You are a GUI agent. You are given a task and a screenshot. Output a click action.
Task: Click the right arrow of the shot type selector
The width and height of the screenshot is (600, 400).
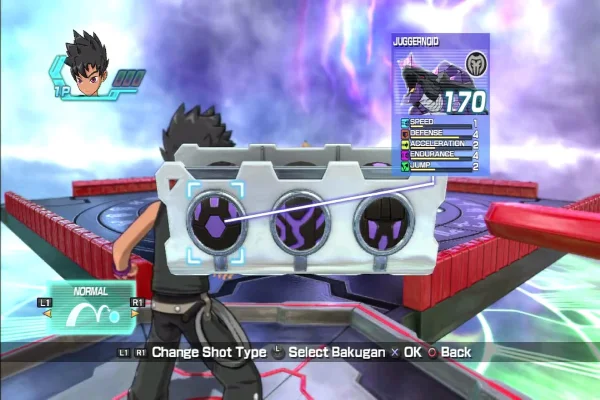click(135, 313)
